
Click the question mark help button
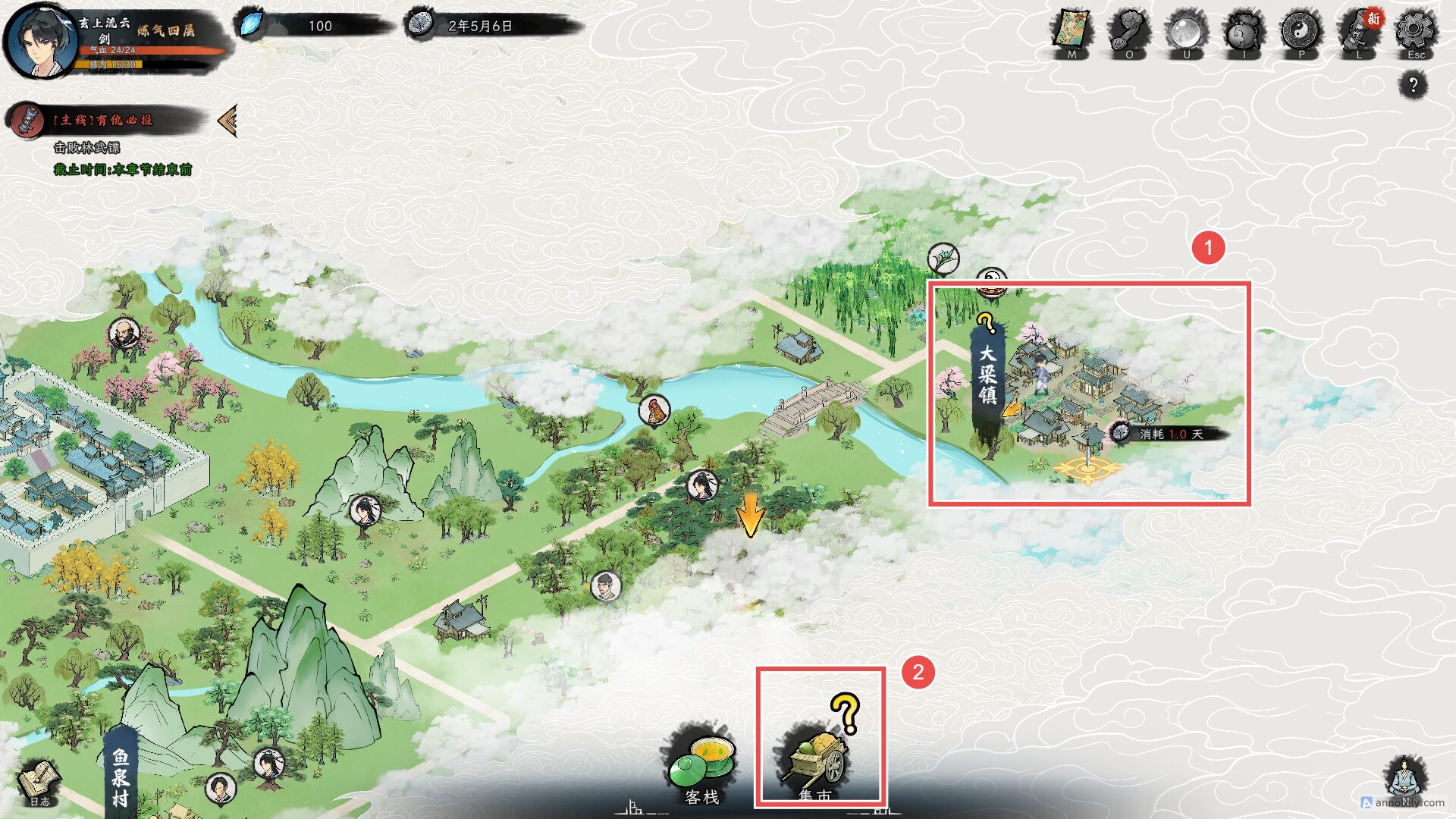[1413, 84]
